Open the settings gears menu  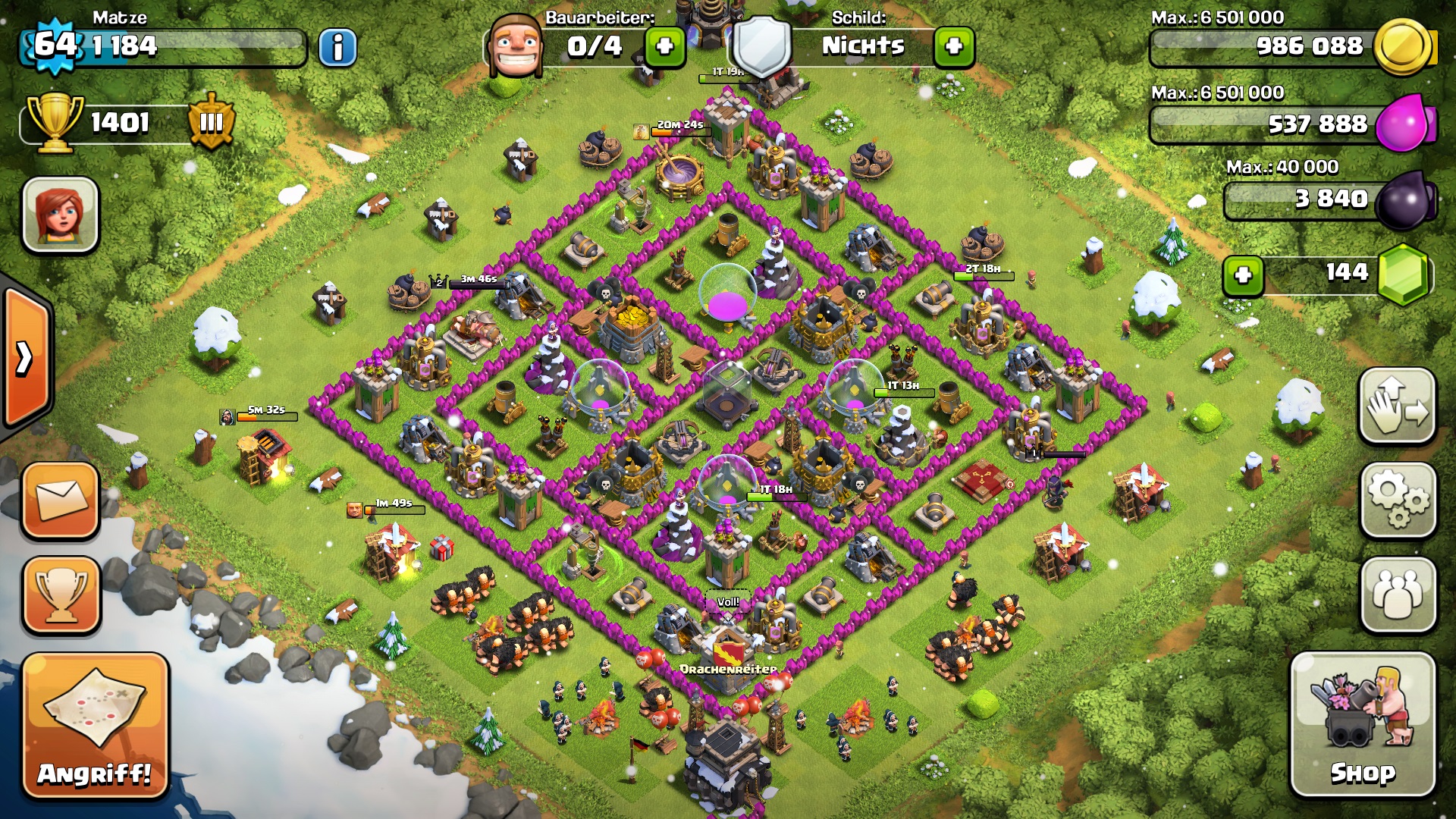point(1398,500)
